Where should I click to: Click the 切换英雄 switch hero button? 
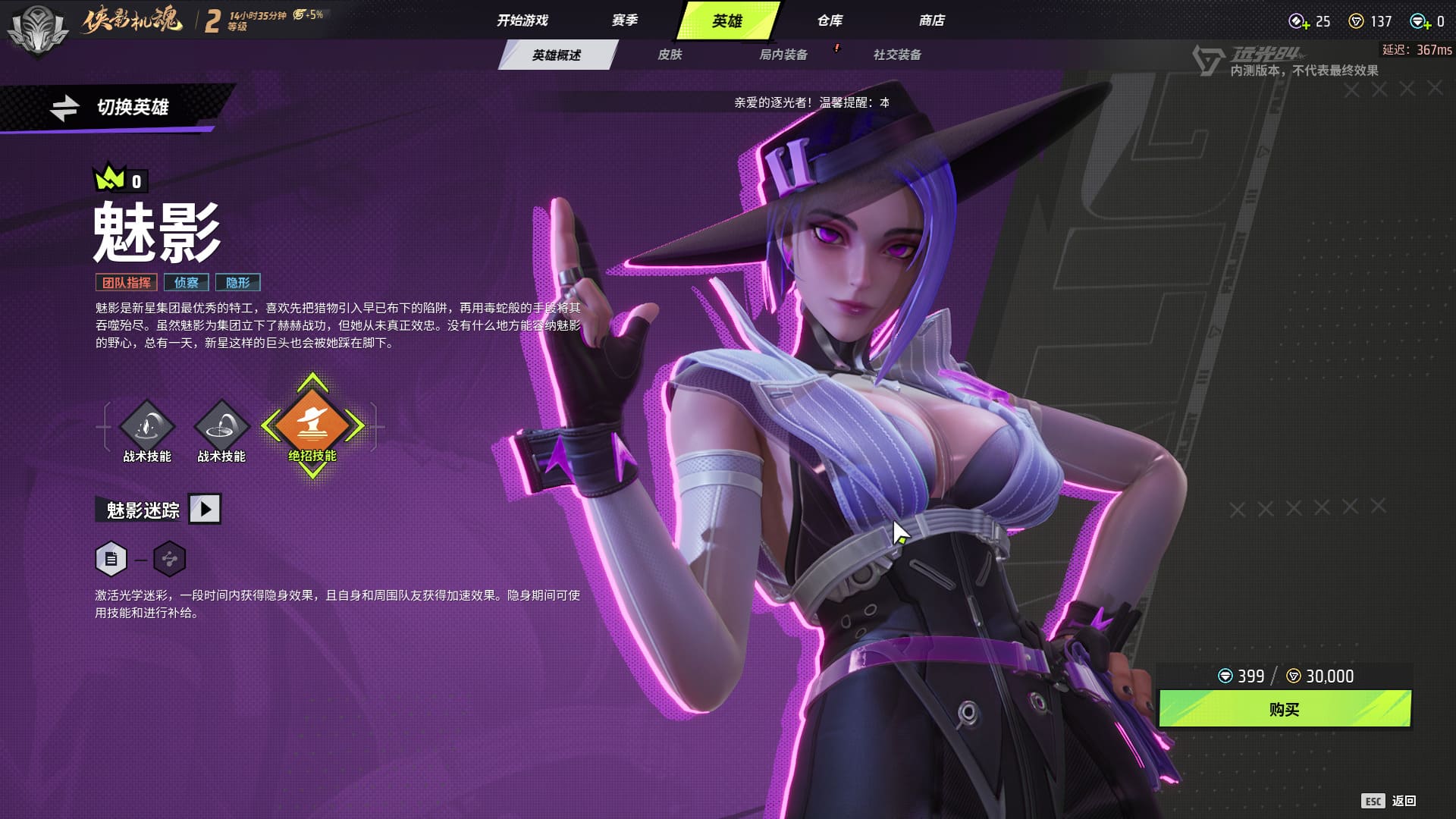pyautogui.click(x=114, y=107)
